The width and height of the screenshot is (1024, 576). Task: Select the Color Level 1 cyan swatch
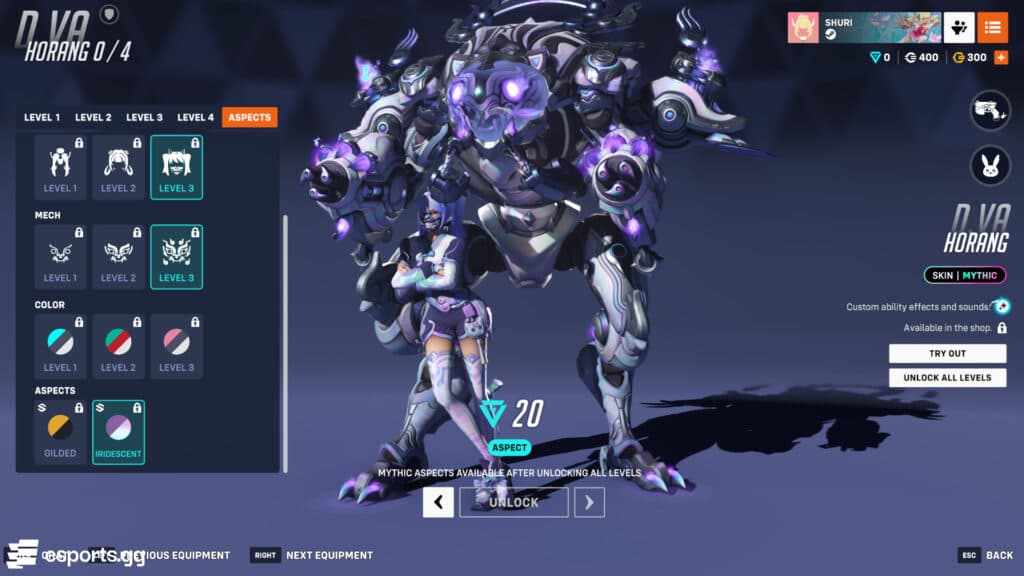pyautogui.click(x=60, y=346)
